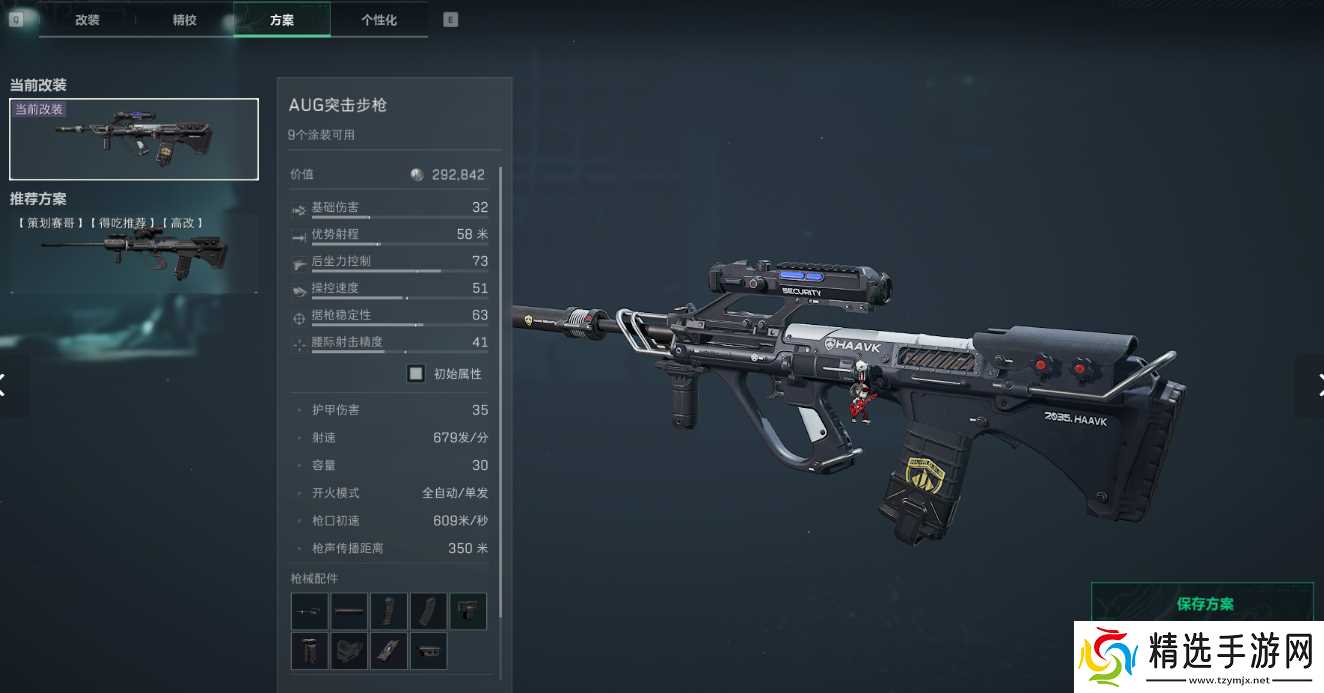Switch to the 改装 tab
This screenshot has width=1324, height=693.
87,20
